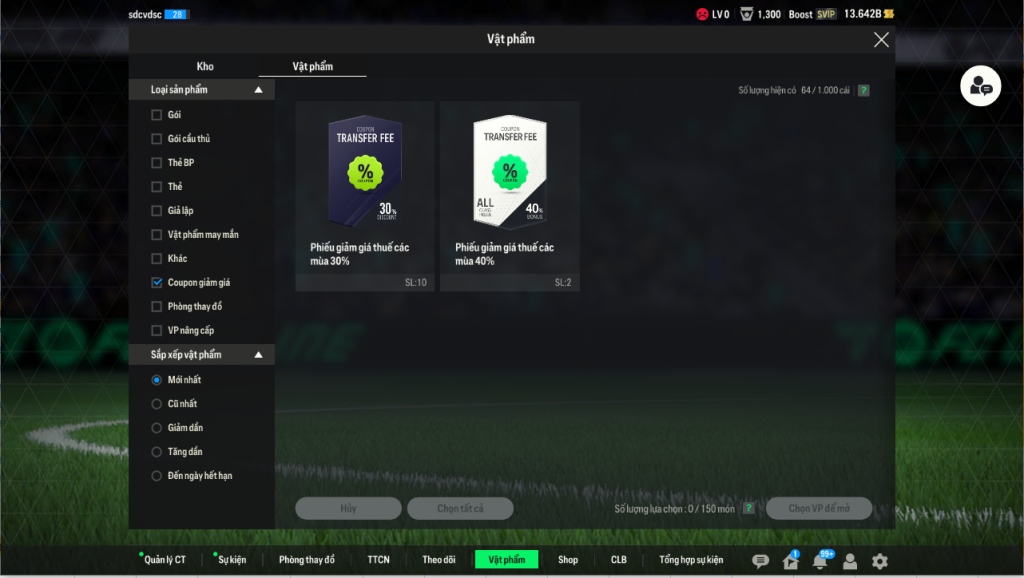This screenshot has width=1024, height=578.
Task: Sort items by Cũ nhất
Action: tap(156, 404)
